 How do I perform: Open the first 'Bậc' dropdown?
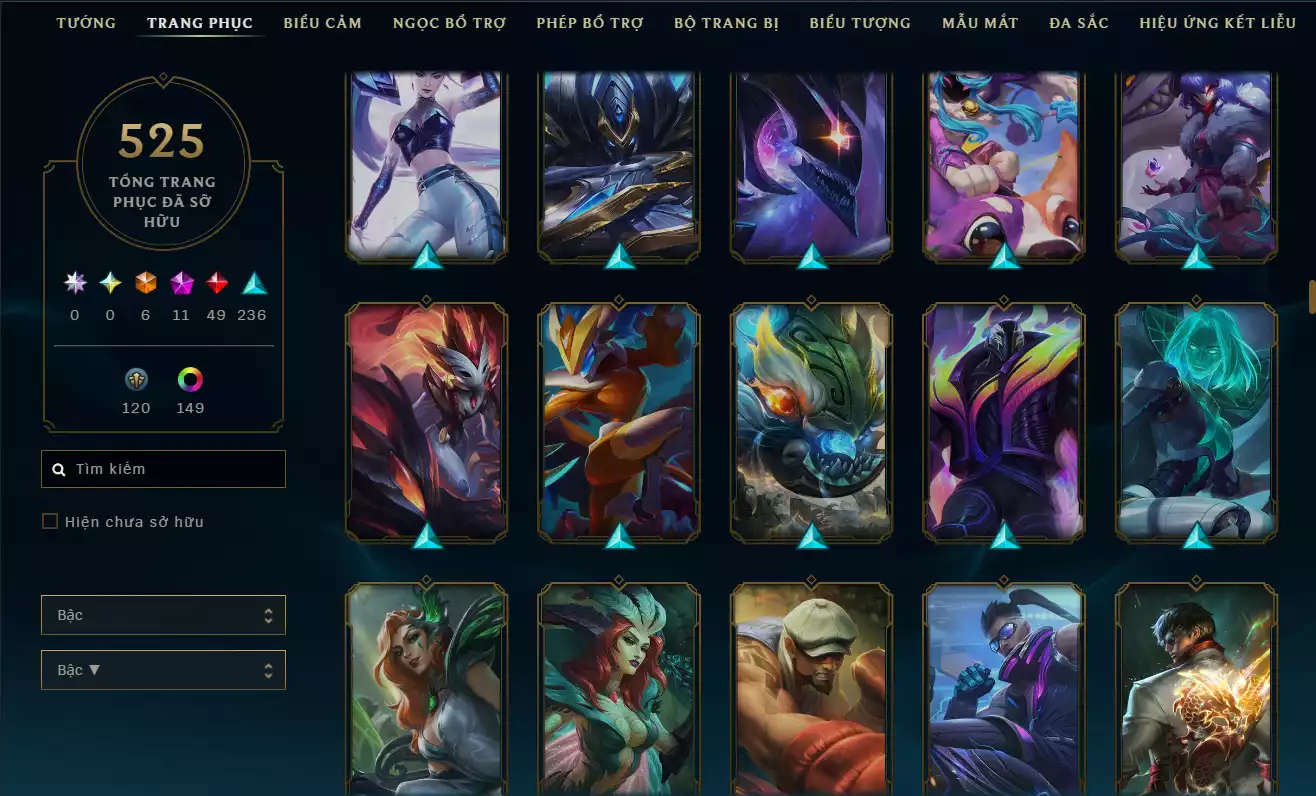163,615
